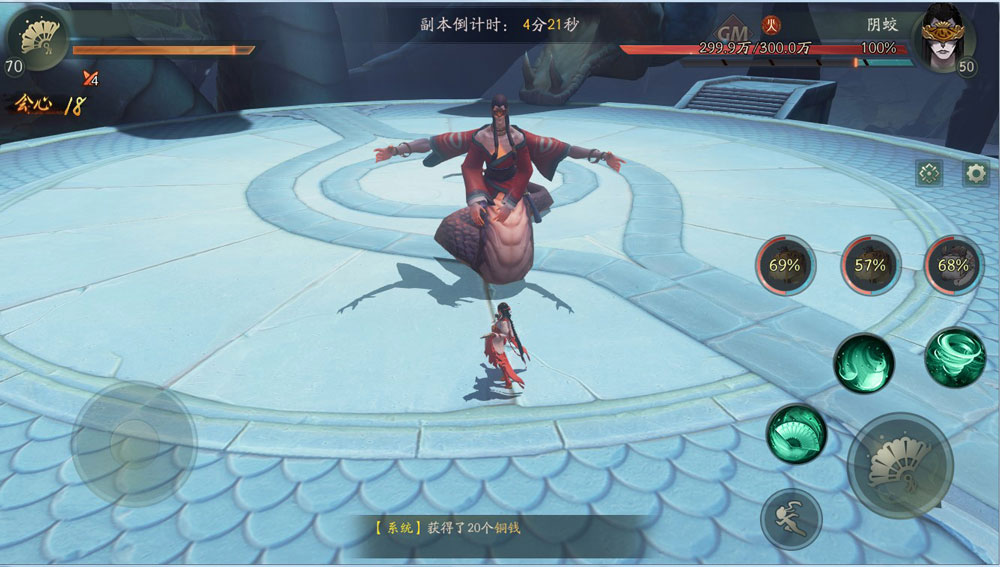The height and width of the screenshot is (567, 1000).
Task: Use the green fan skill
Action: (796, 434)
